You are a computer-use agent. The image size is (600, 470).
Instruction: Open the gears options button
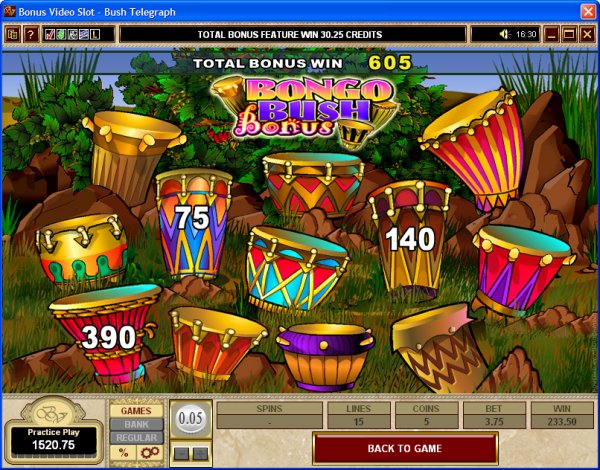pos(148,453)
